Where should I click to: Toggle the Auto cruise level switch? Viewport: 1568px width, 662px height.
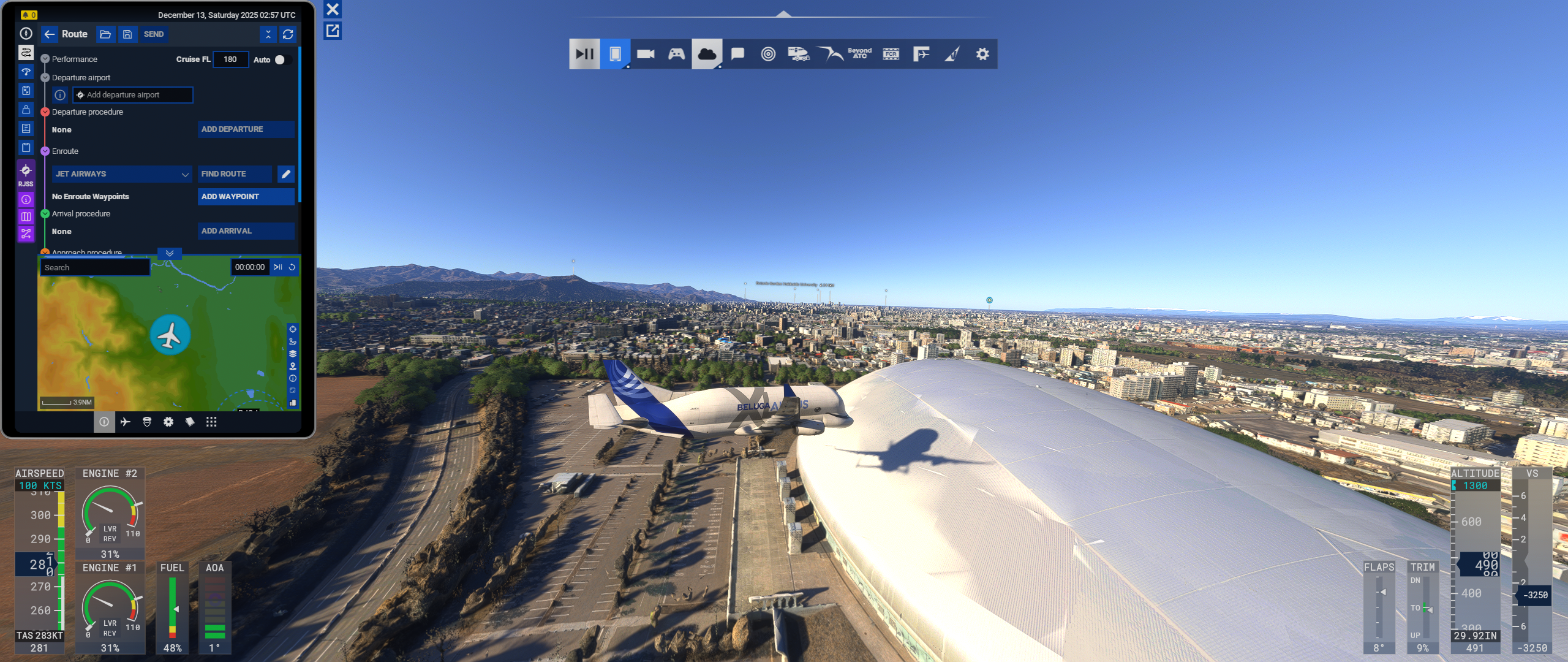point(282,59)
